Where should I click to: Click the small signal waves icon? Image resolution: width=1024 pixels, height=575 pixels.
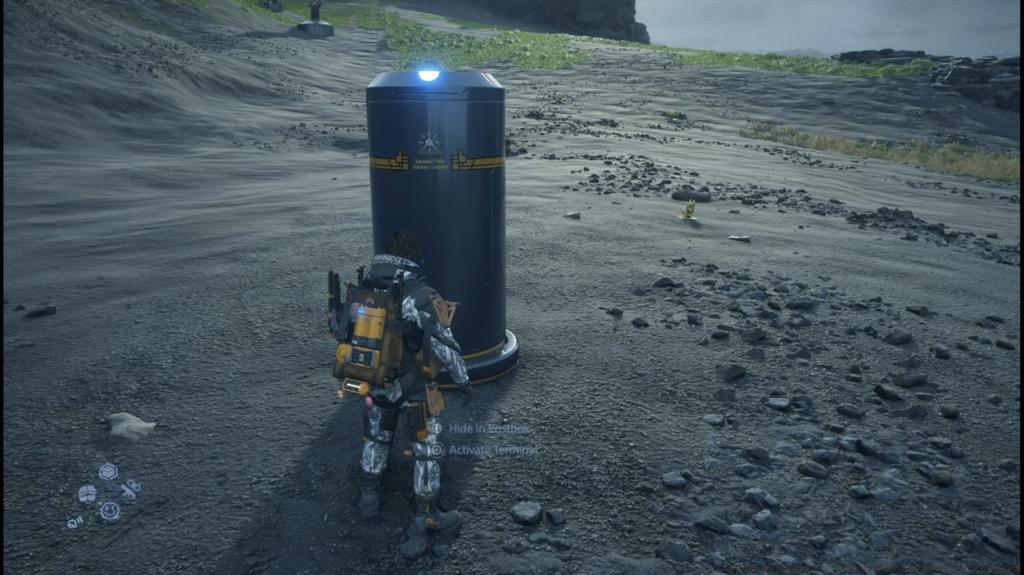75,521
